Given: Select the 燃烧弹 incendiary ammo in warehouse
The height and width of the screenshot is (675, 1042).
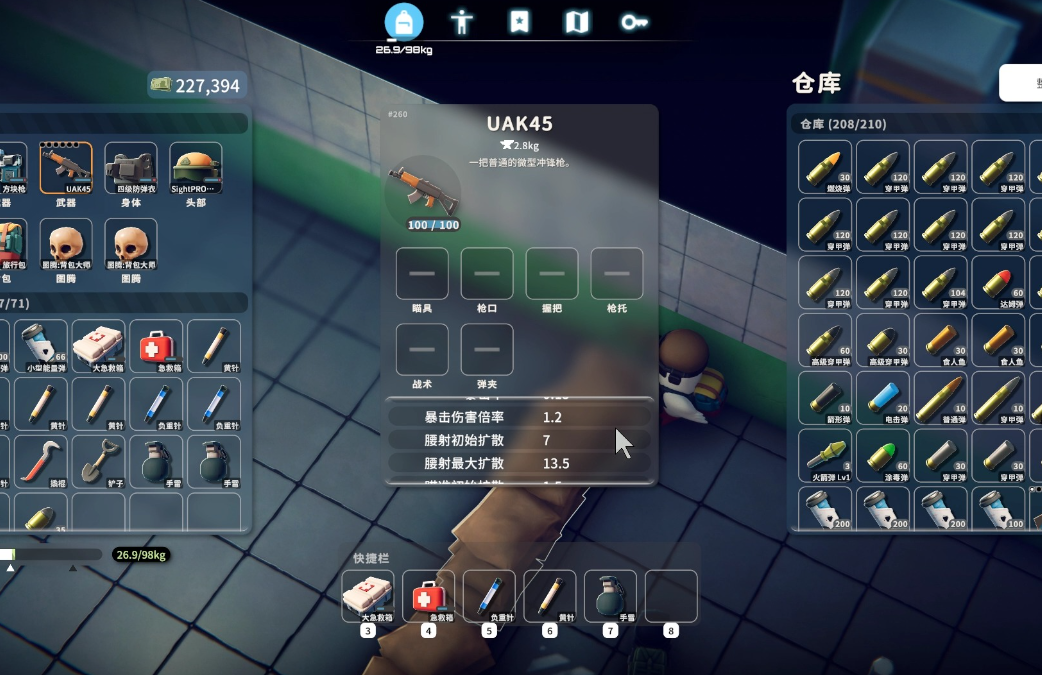Looking at the screenshot, I should pos(825,167).
